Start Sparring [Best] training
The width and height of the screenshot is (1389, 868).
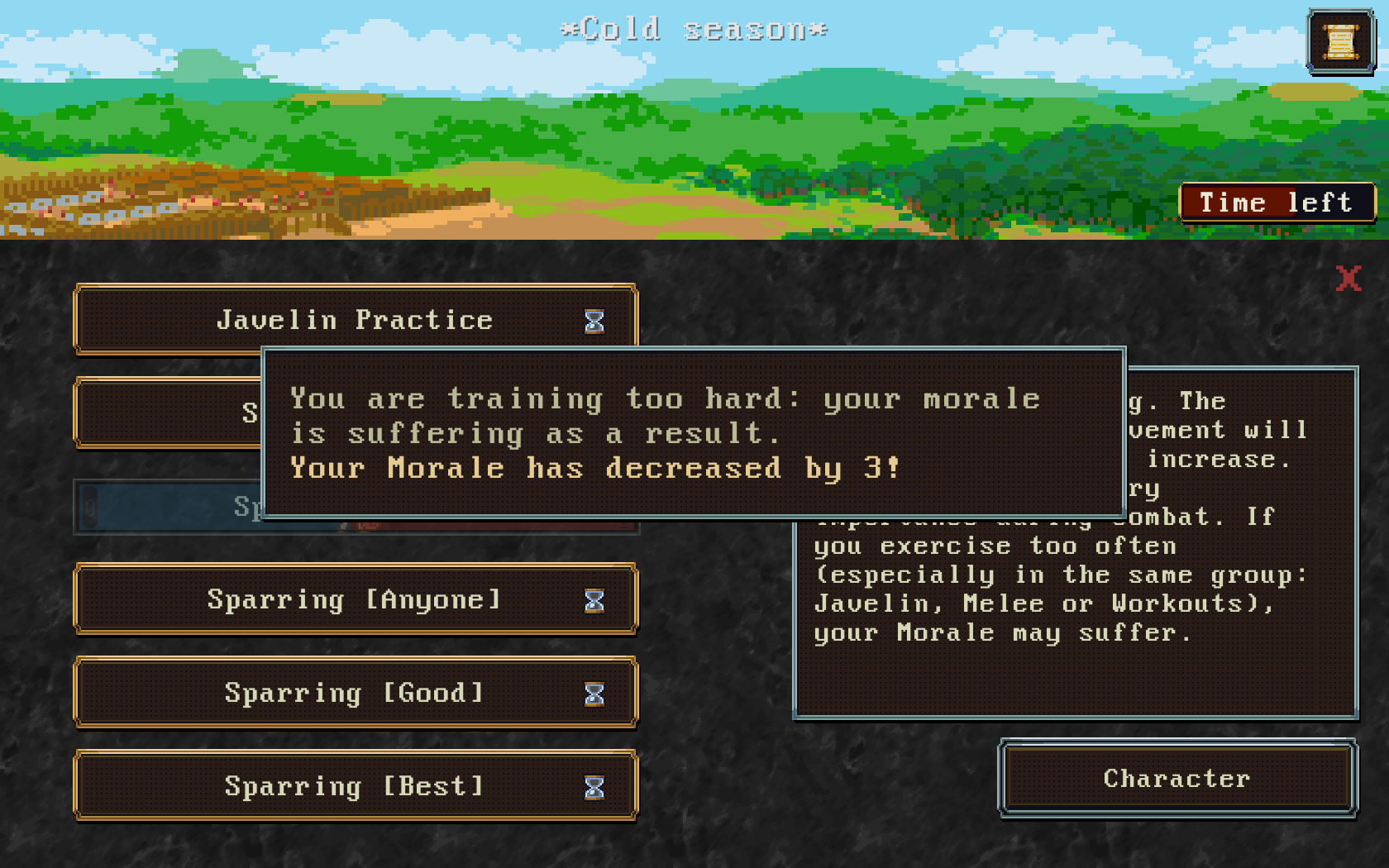click(356, 786)
